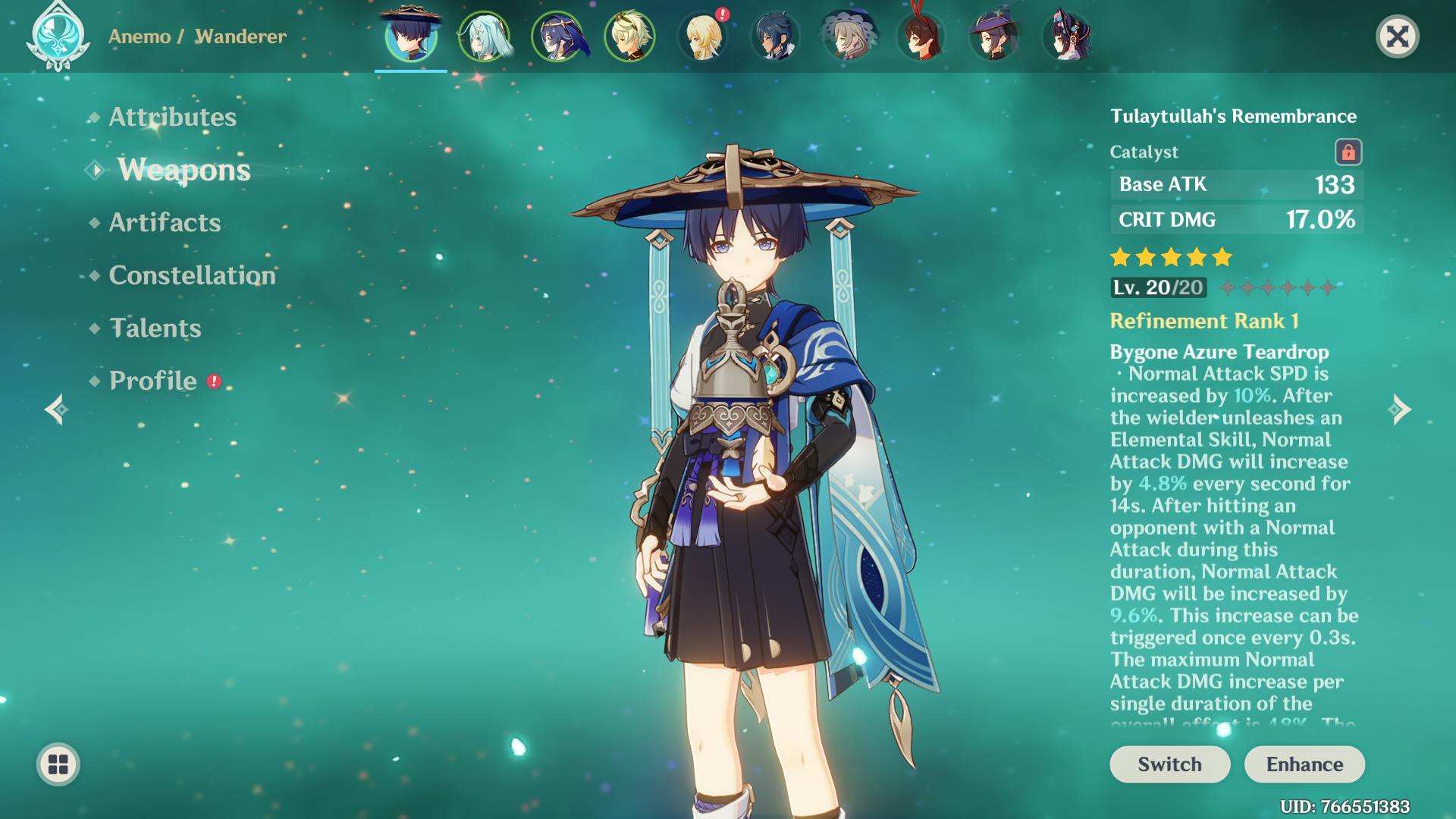The height and width of the screenshot is (819, 1456).
Task: Choose Layla's portrait in character list
Action: coord(557,36)
